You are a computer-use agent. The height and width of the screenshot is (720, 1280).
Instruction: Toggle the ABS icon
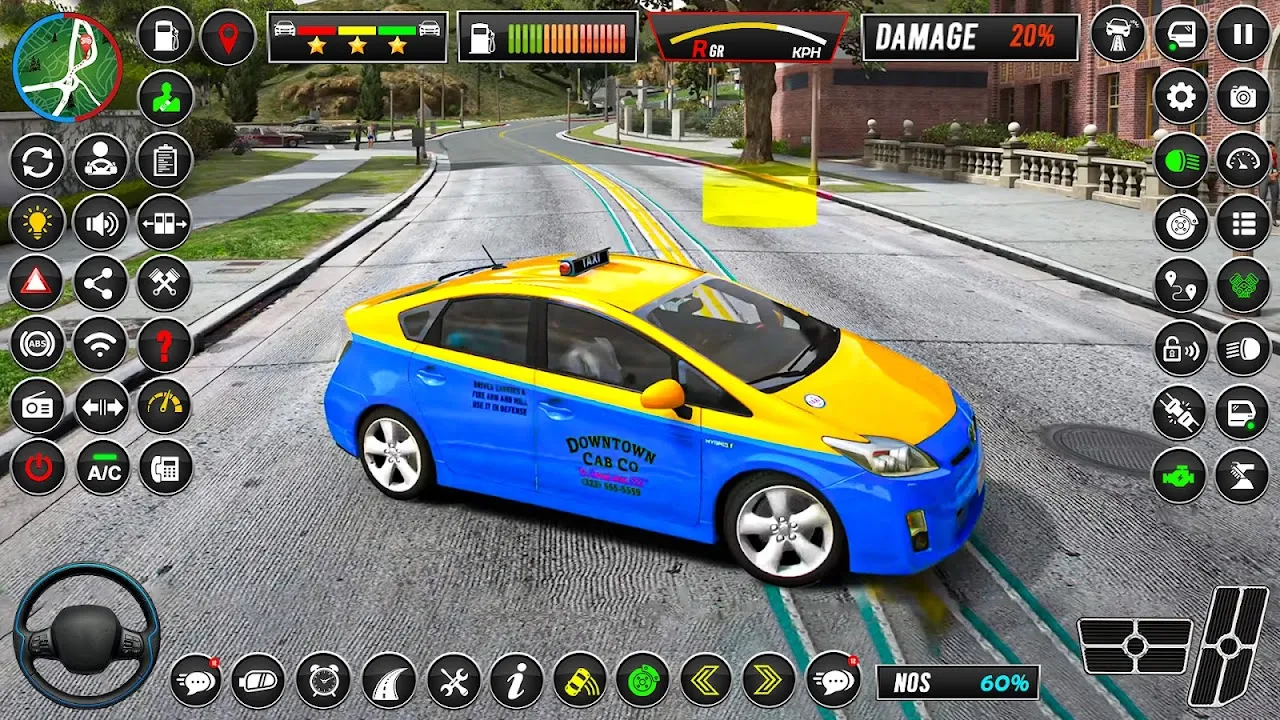click(37, 345)
